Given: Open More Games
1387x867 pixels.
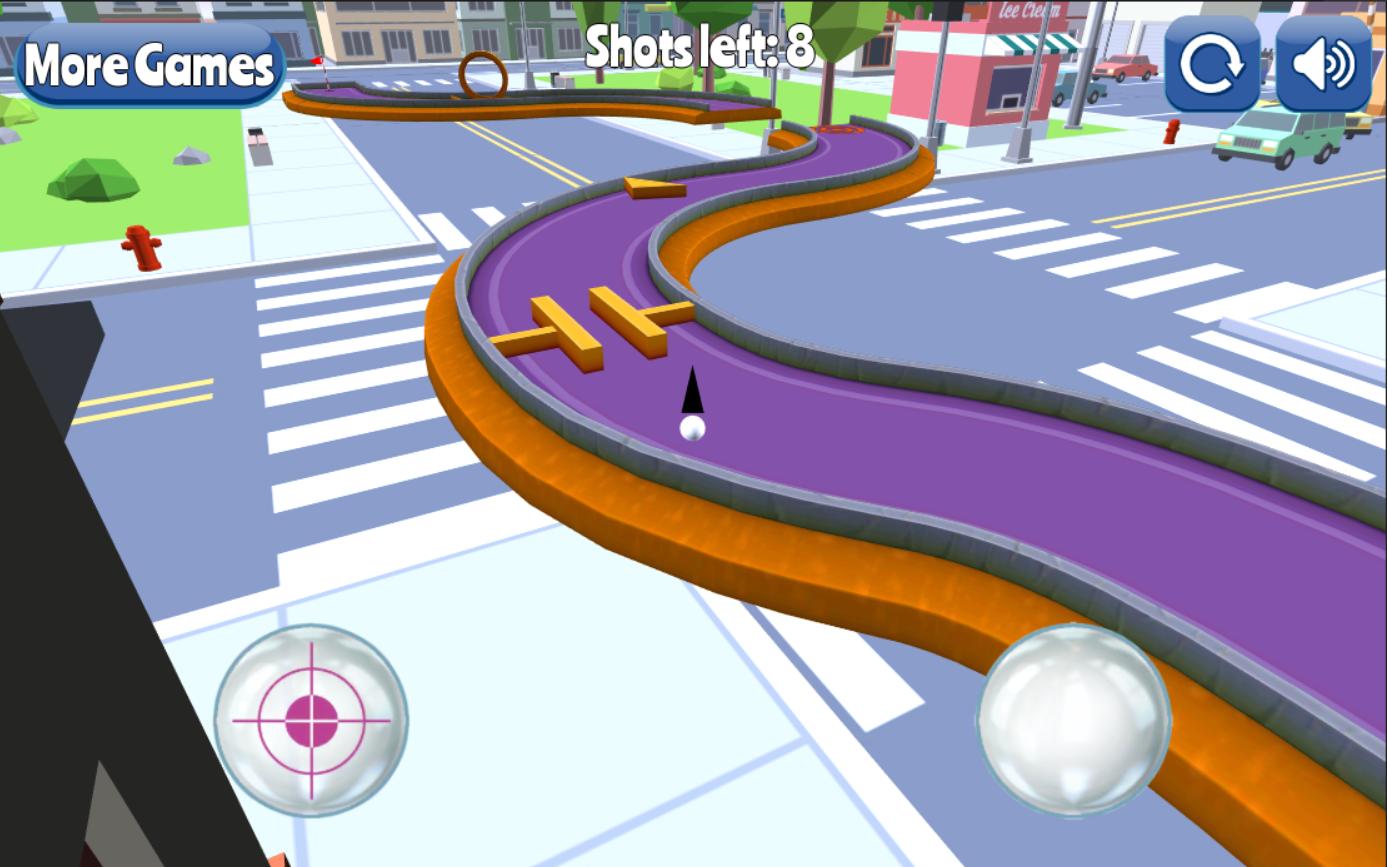Looking at the screenshot, I should click(148, 66).
